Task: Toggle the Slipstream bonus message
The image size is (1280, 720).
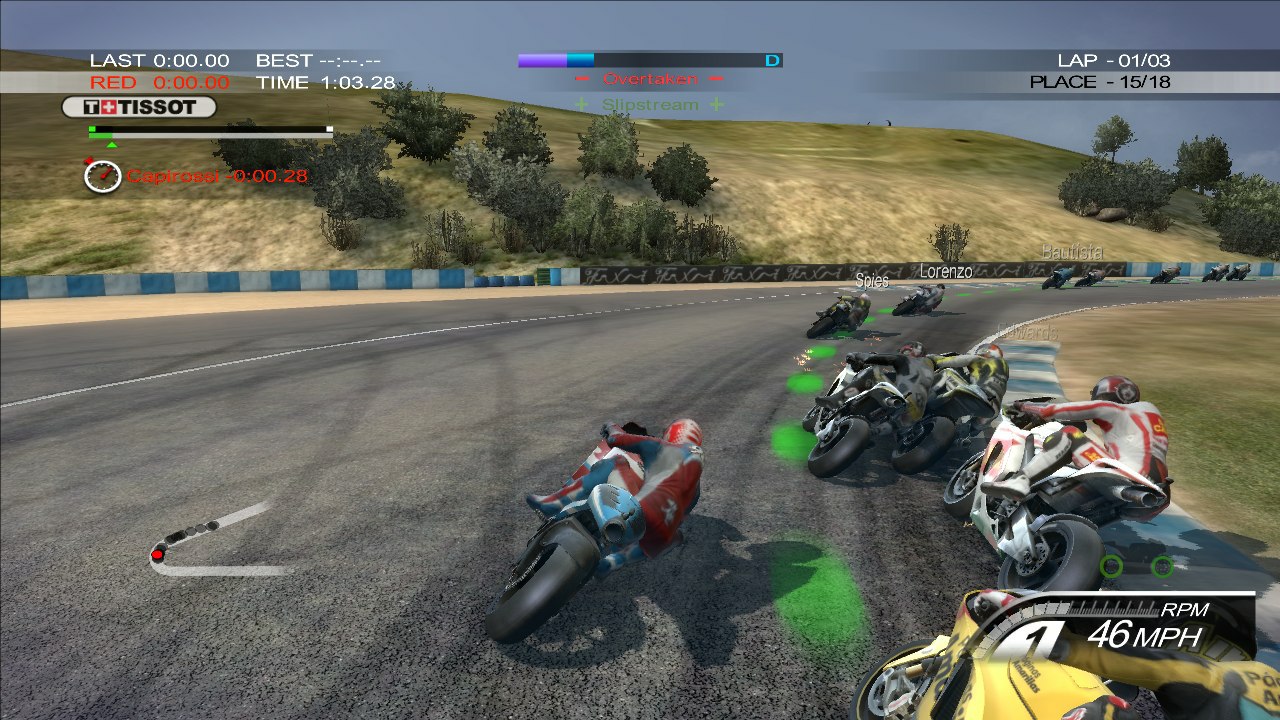Action: (x=648, y=102)
